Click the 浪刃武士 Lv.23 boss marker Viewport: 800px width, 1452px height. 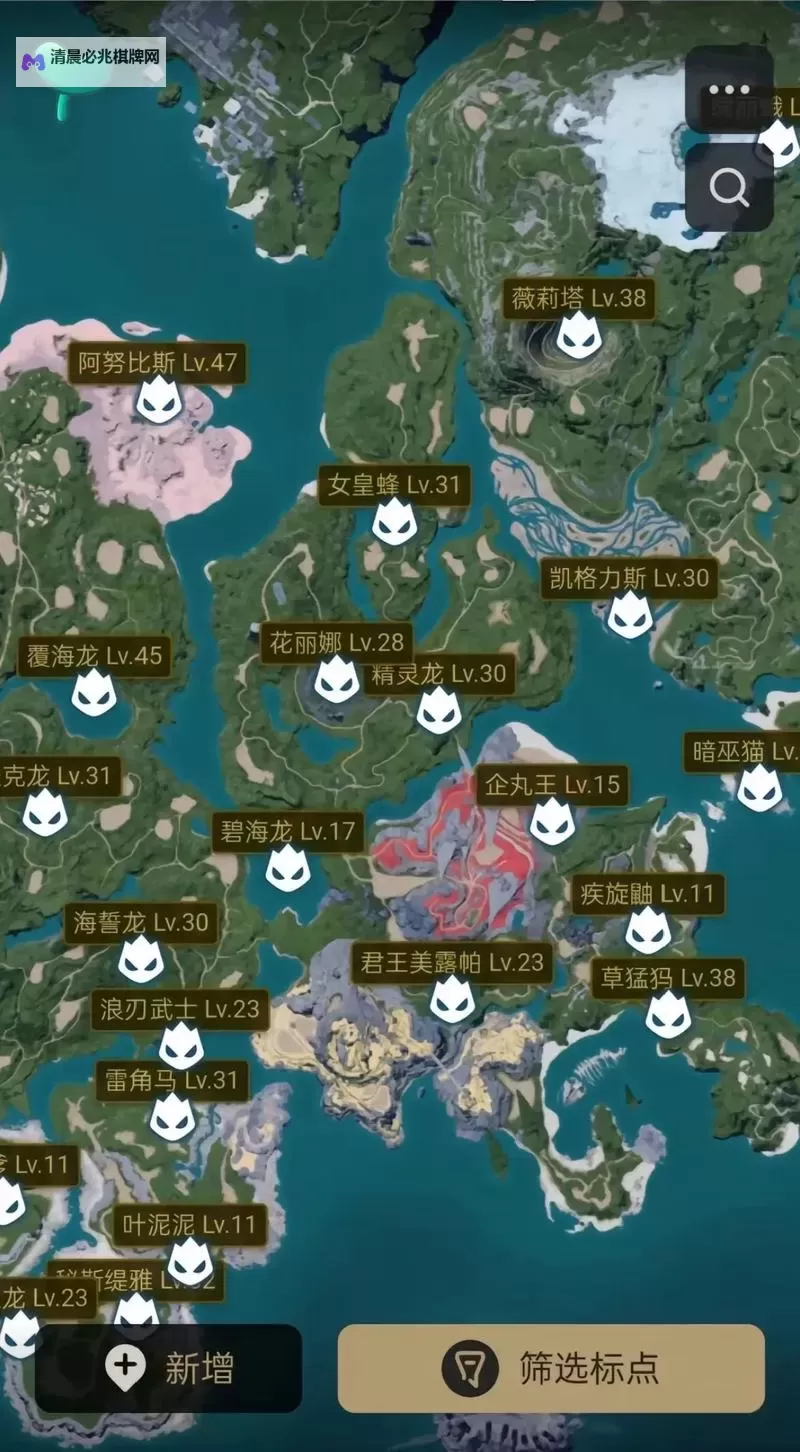coord(181,1044)
